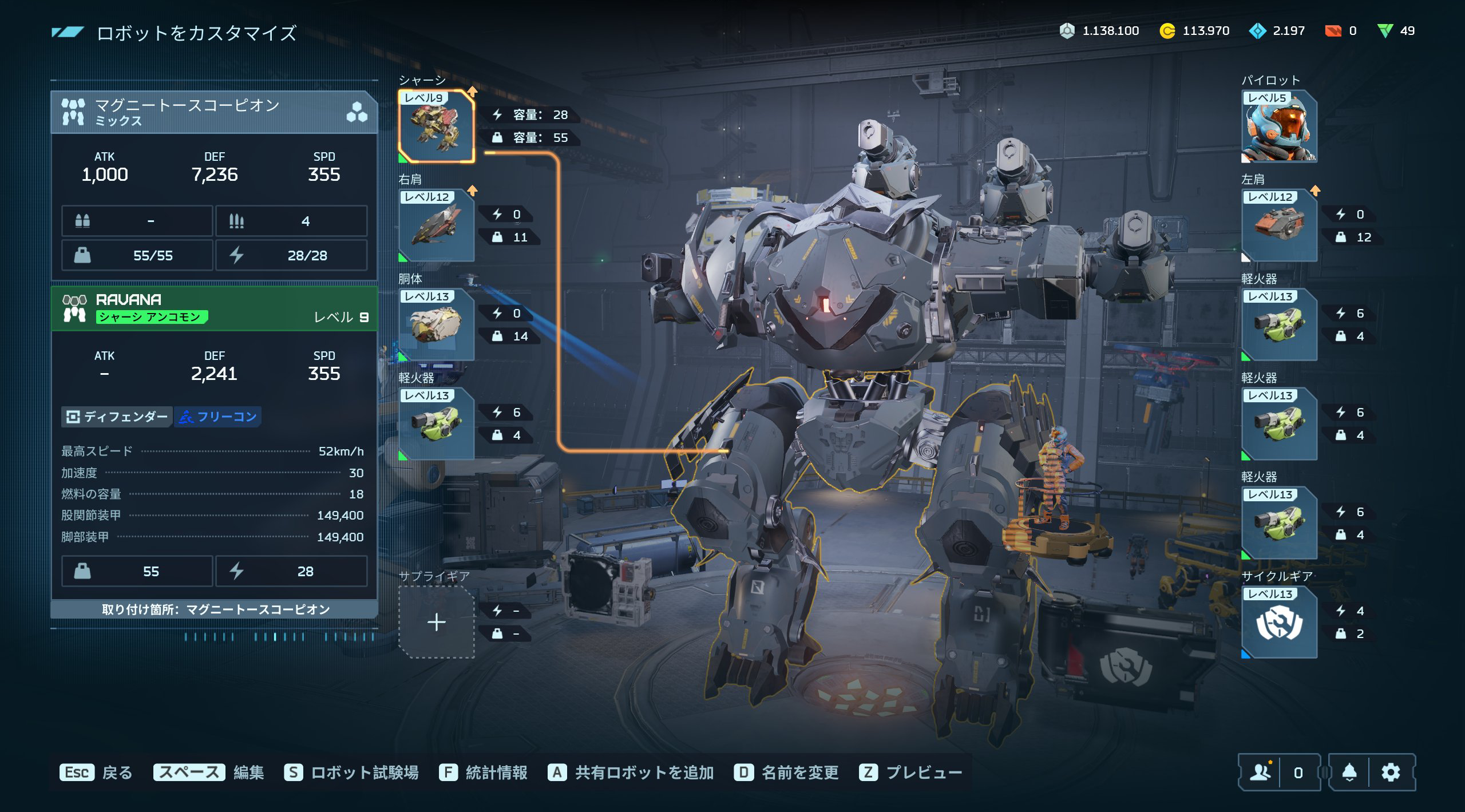Open the friends list icon
This screenshot has height=812, width=1465.
point(1260,773)
